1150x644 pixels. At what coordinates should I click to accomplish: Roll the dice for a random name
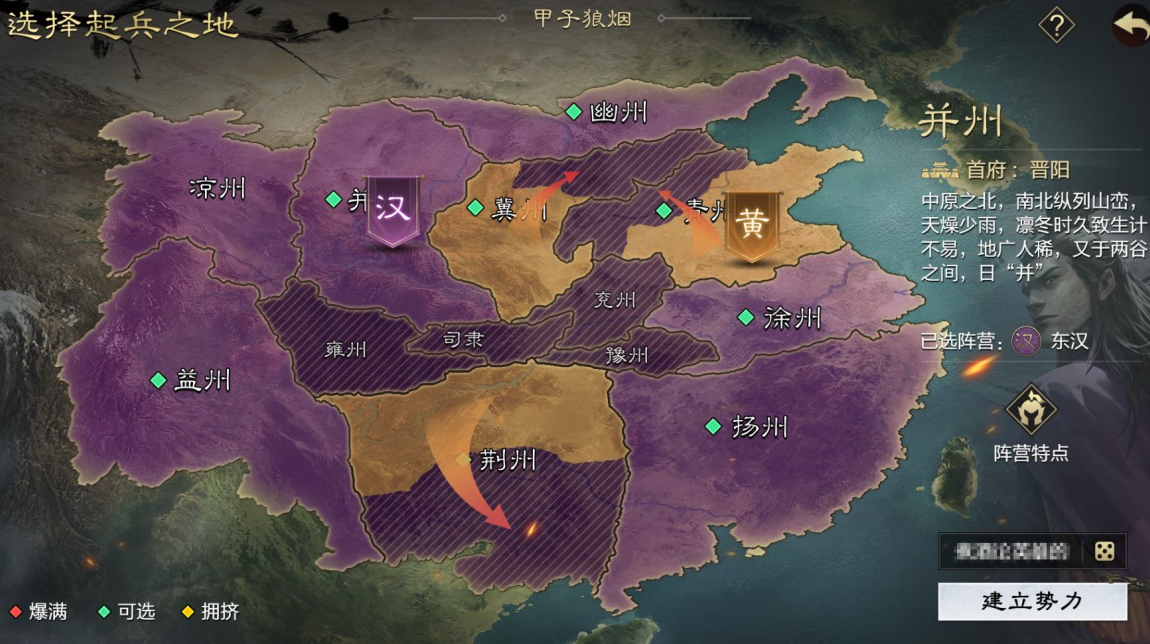tap(1104, 551)
